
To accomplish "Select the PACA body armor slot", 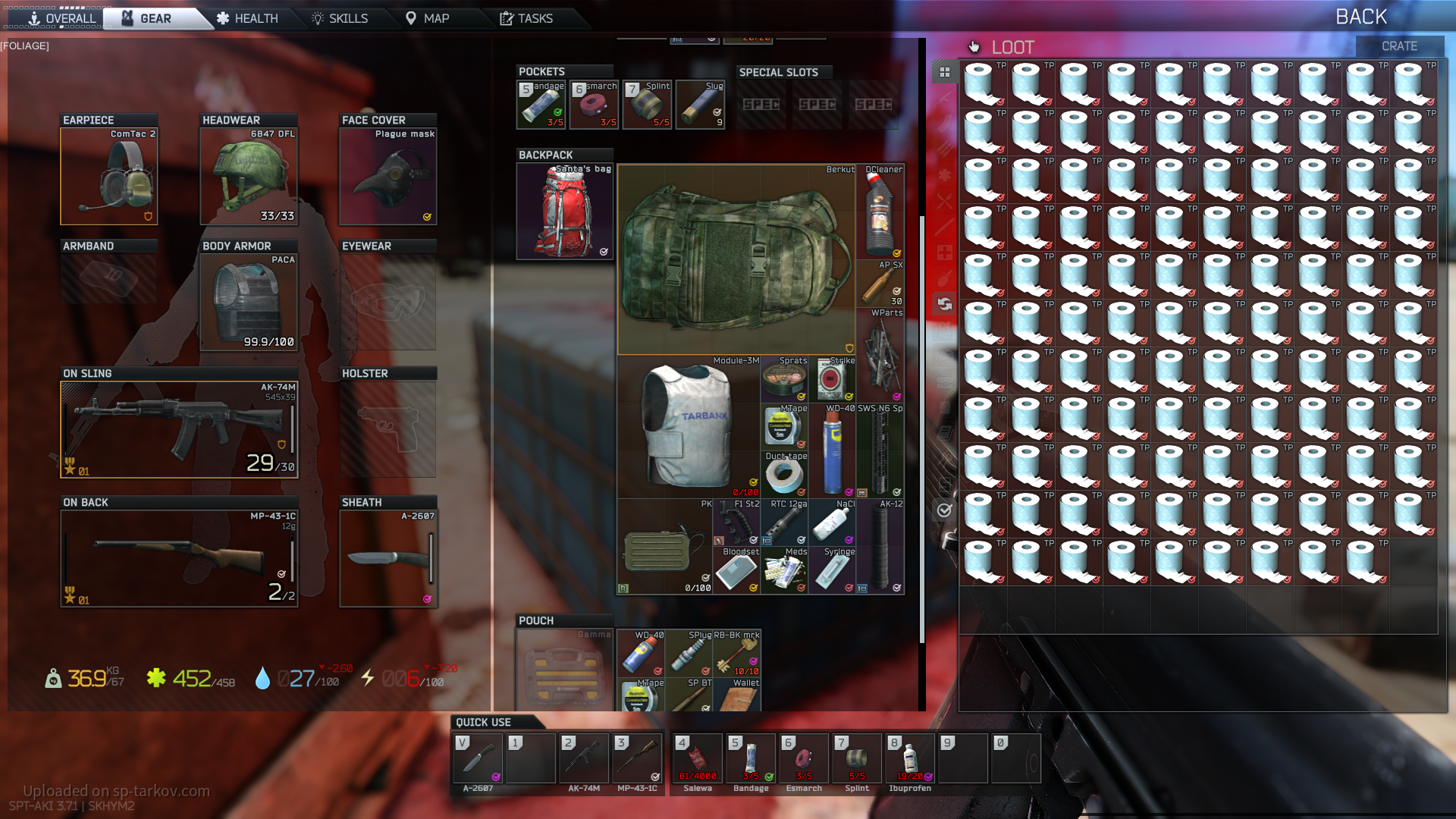I will (249, 303).
